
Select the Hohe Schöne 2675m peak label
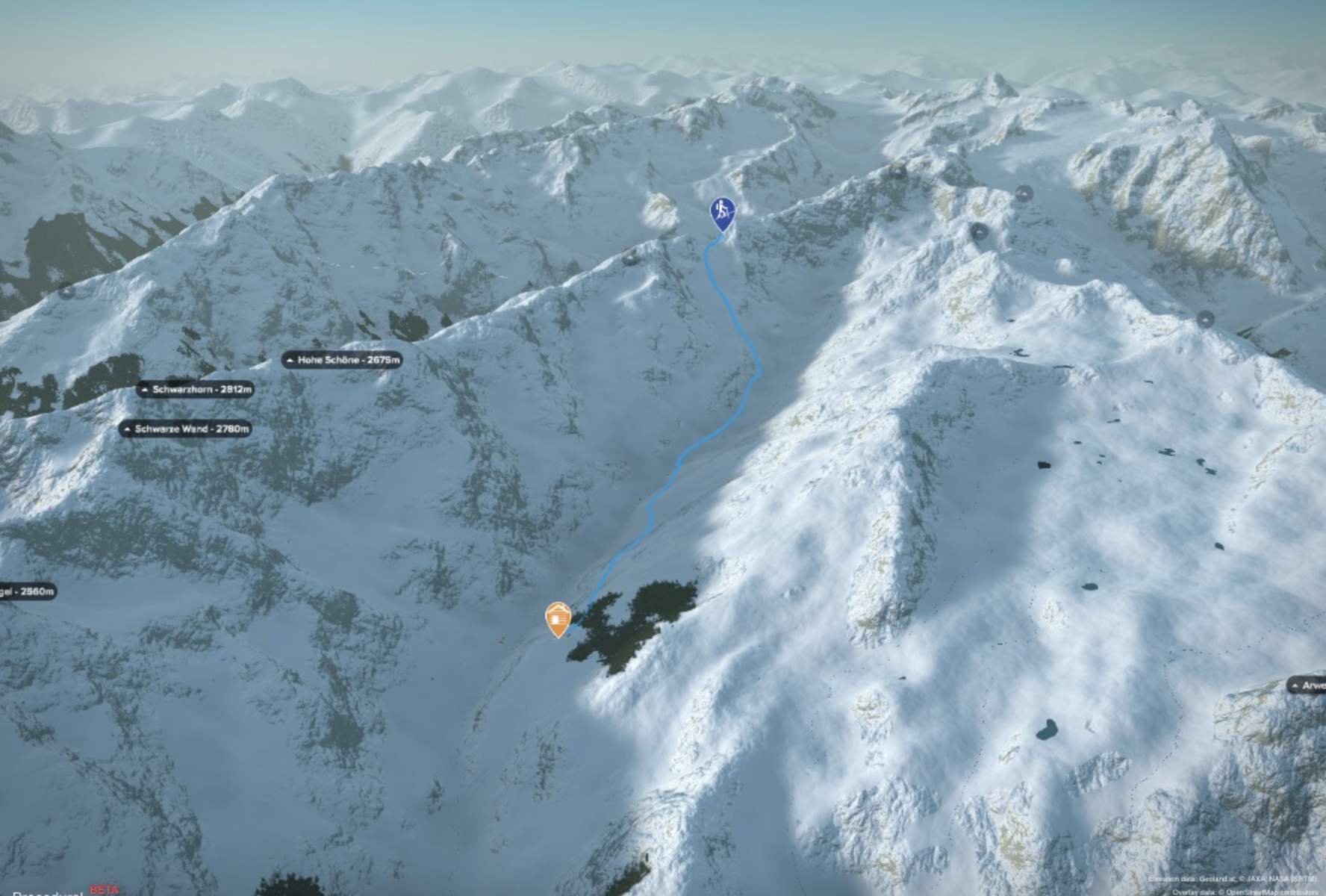click(343, 360)
